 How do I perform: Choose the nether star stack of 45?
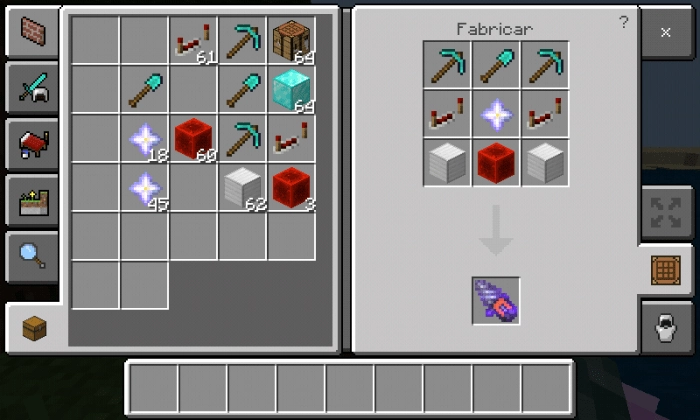pyautogui.click(x=145, y=187)
